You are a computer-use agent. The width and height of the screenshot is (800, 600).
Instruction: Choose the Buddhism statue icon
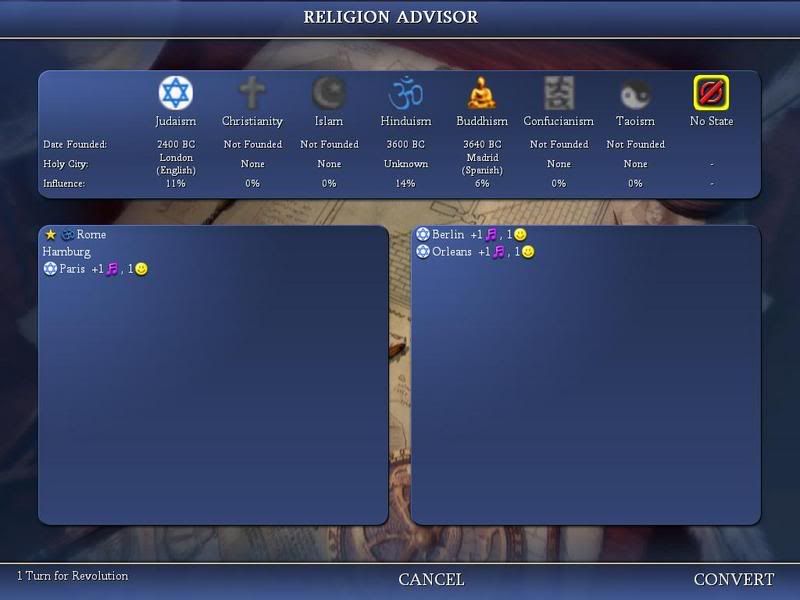(x=482, y=93)
